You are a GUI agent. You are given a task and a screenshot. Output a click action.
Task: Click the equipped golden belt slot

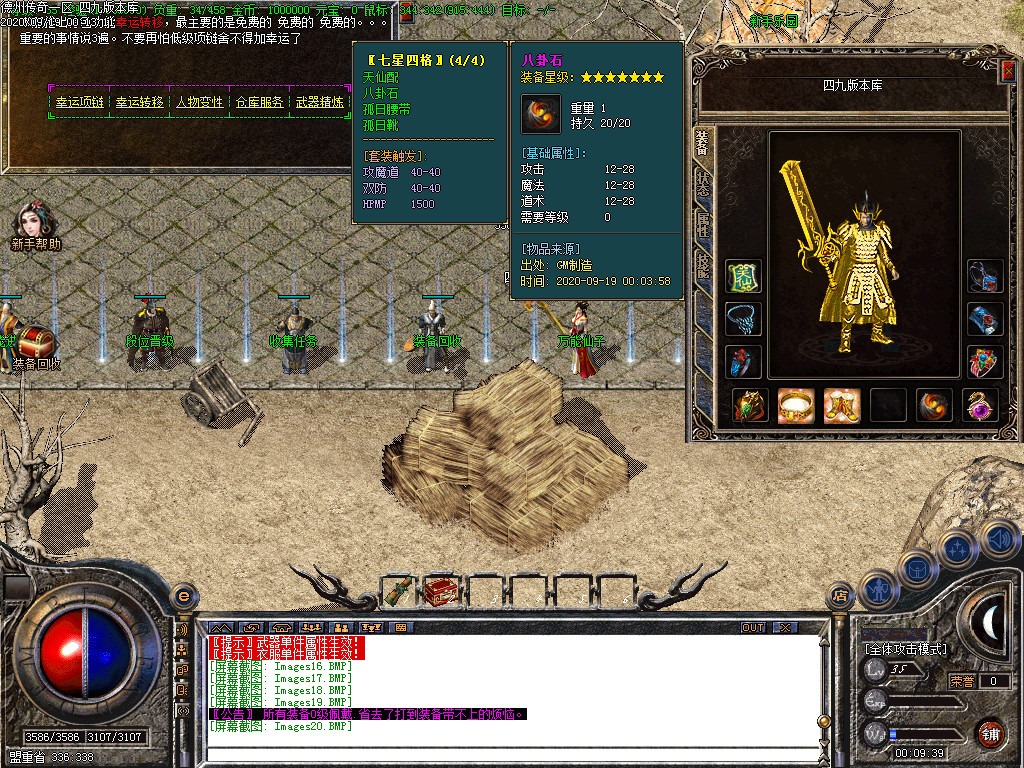tap(796, 405)
